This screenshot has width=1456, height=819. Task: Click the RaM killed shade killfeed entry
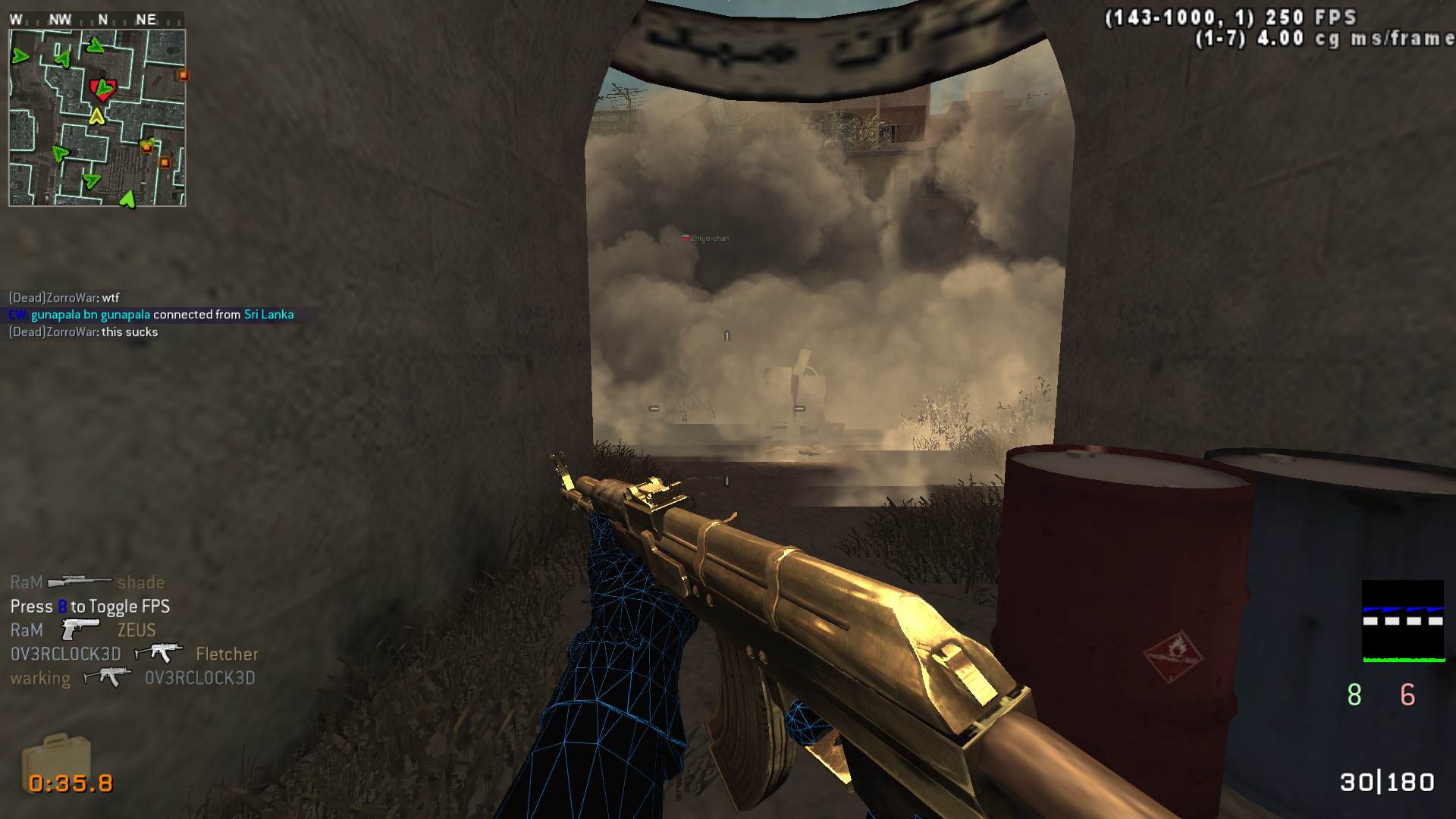pos(87,582)
